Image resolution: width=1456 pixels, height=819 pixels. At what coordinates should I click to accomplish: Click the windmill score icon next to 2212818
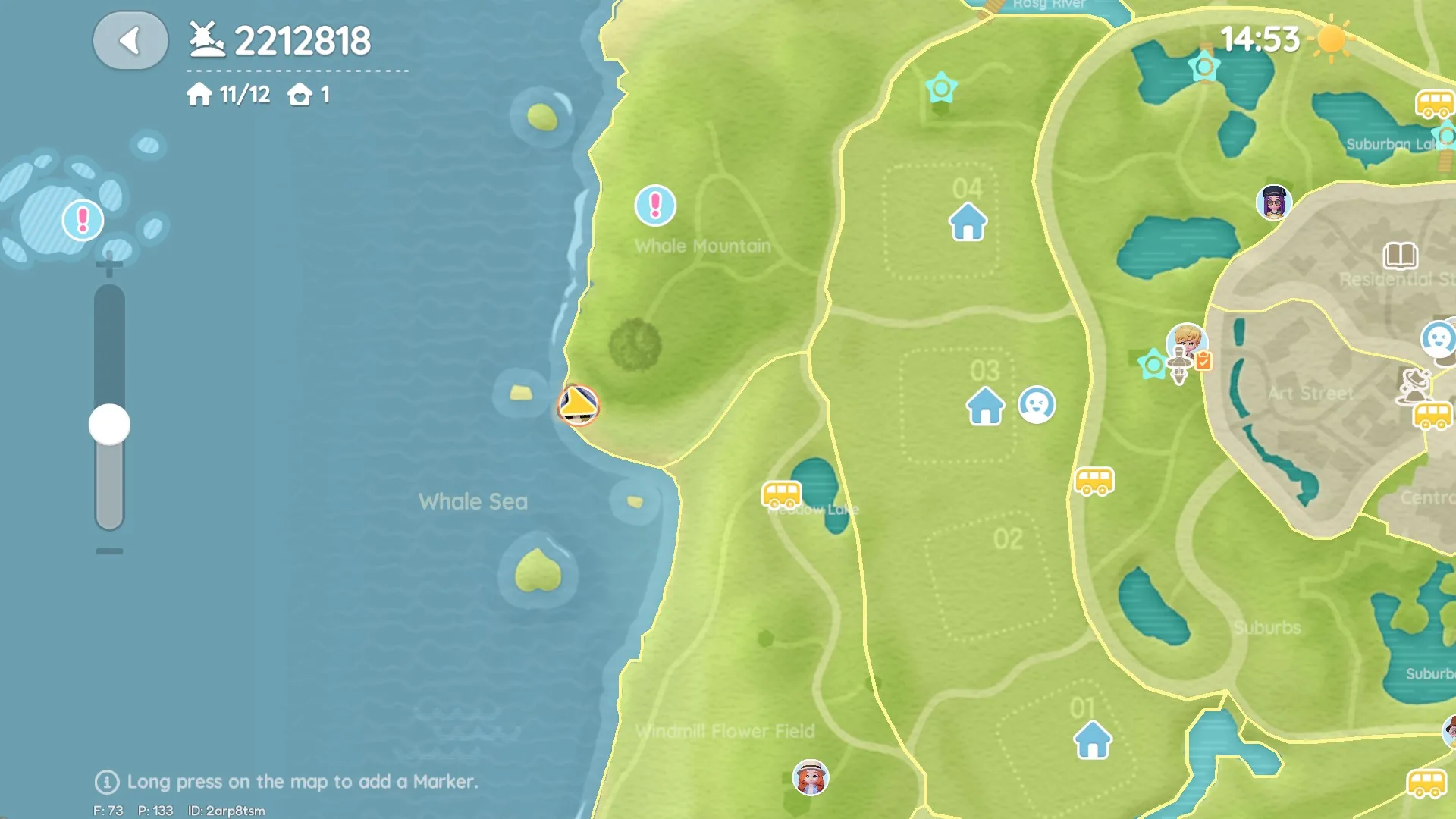click(x=206, y=39)
